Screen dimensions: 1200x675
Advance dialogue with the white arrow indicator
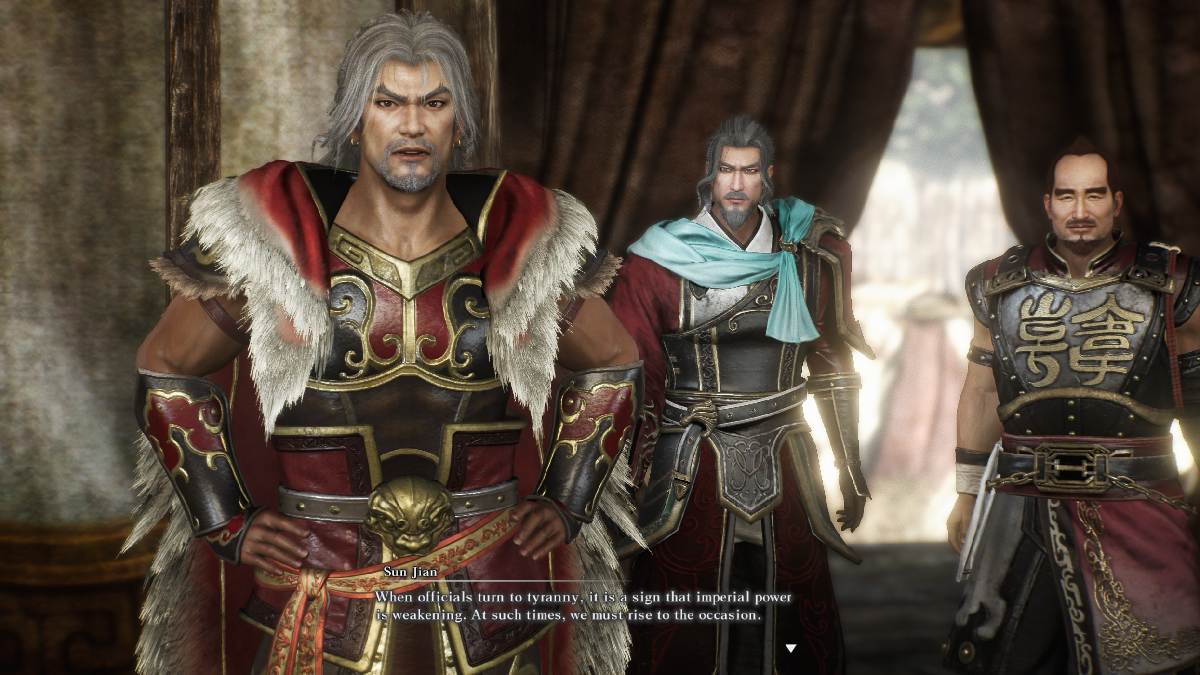tap(791, 648)
